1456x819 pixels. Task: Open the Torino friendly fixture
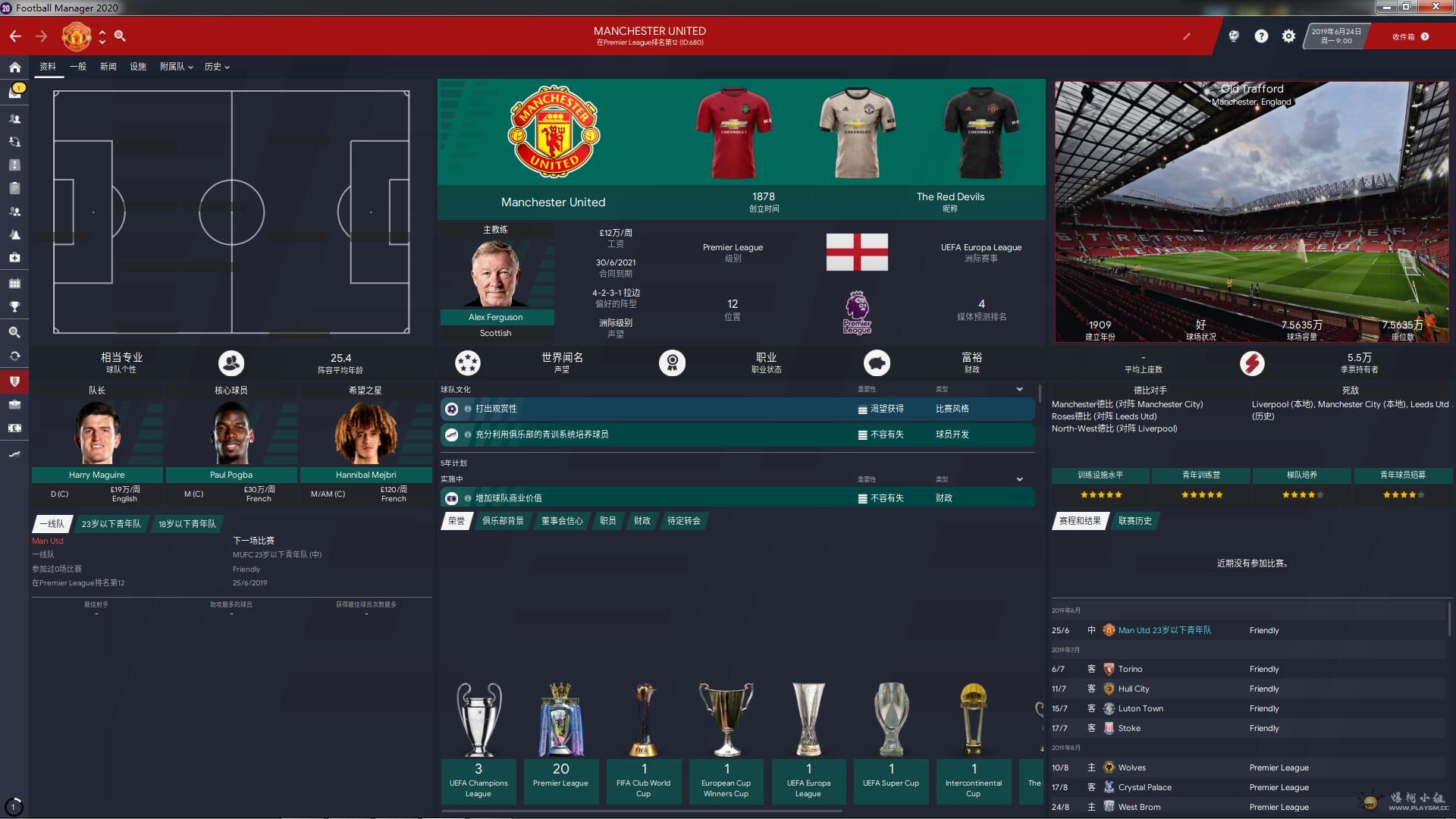1130,669
